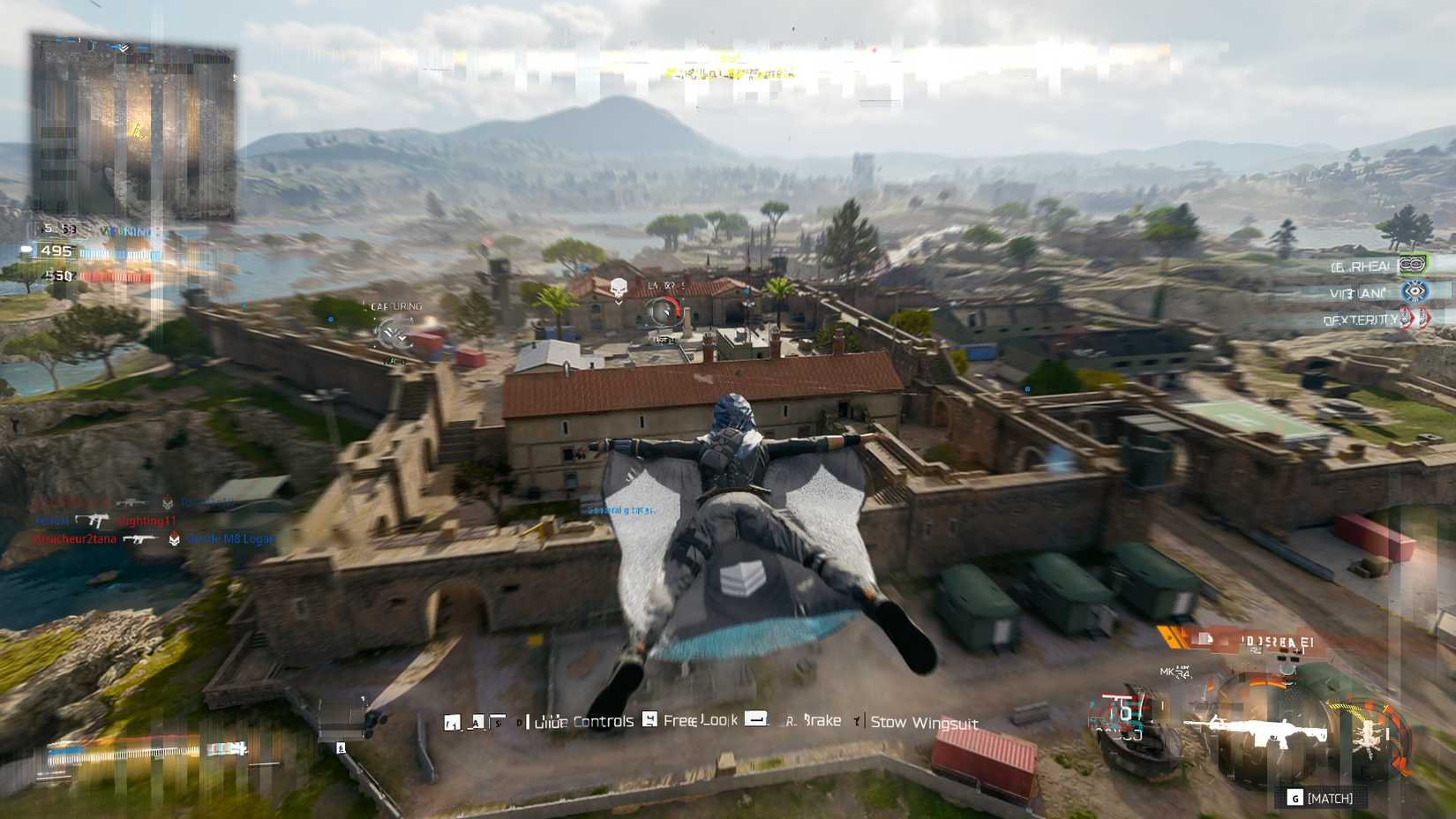This screenshot has height=819, width=1456.
Task: Enable Brake from the wingsuit hints
Action: tap(816, 721)
